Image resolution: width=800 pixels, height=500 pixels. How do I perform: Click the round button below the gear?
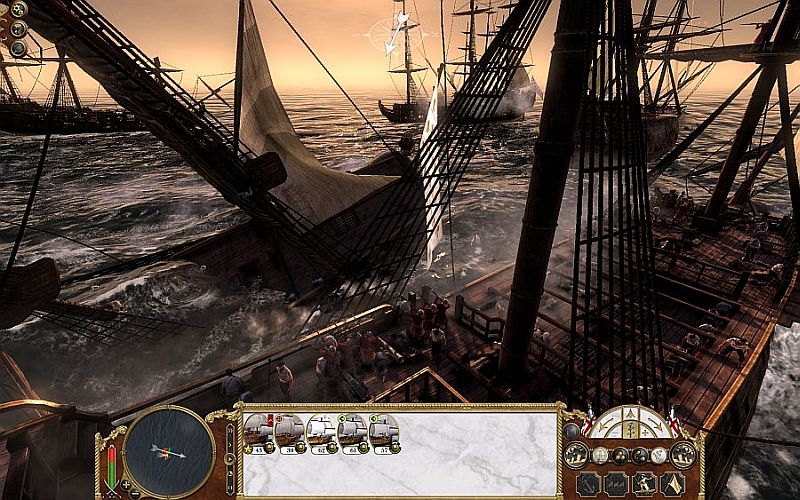click(18, 29)
